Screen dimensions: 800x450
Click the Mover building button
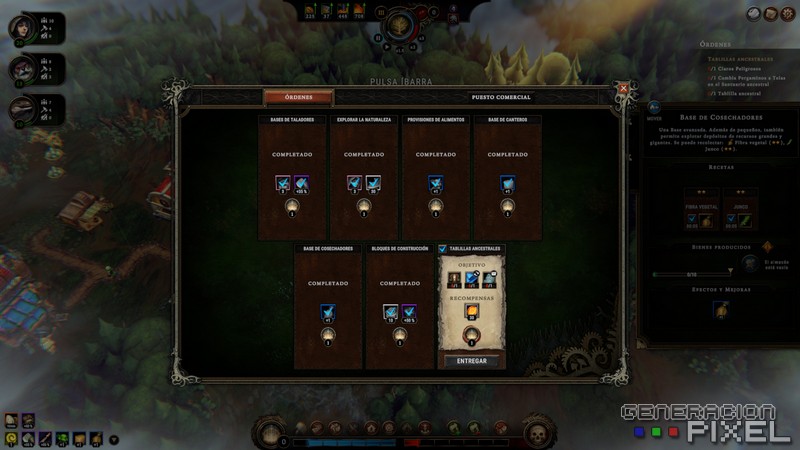tap(654, 108)
